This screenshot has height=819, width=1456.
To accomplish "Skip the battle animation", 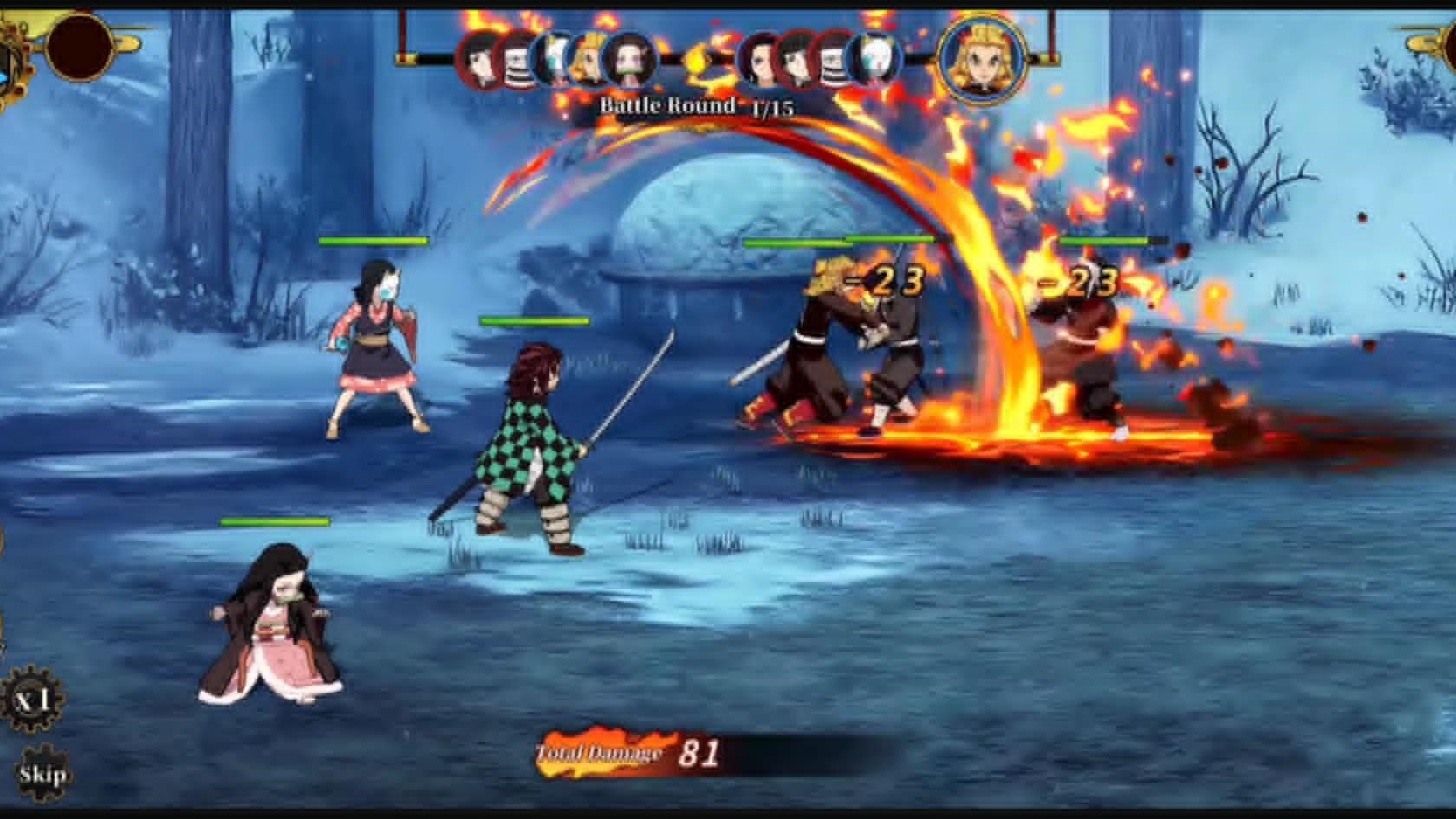I will coord(42,774).
